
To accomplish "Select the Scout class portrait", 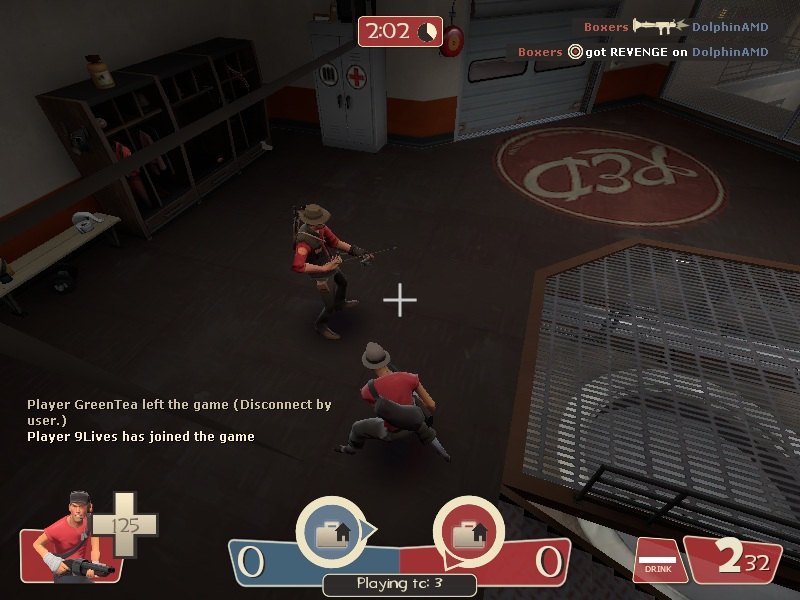I will click(x=67, y=535).
